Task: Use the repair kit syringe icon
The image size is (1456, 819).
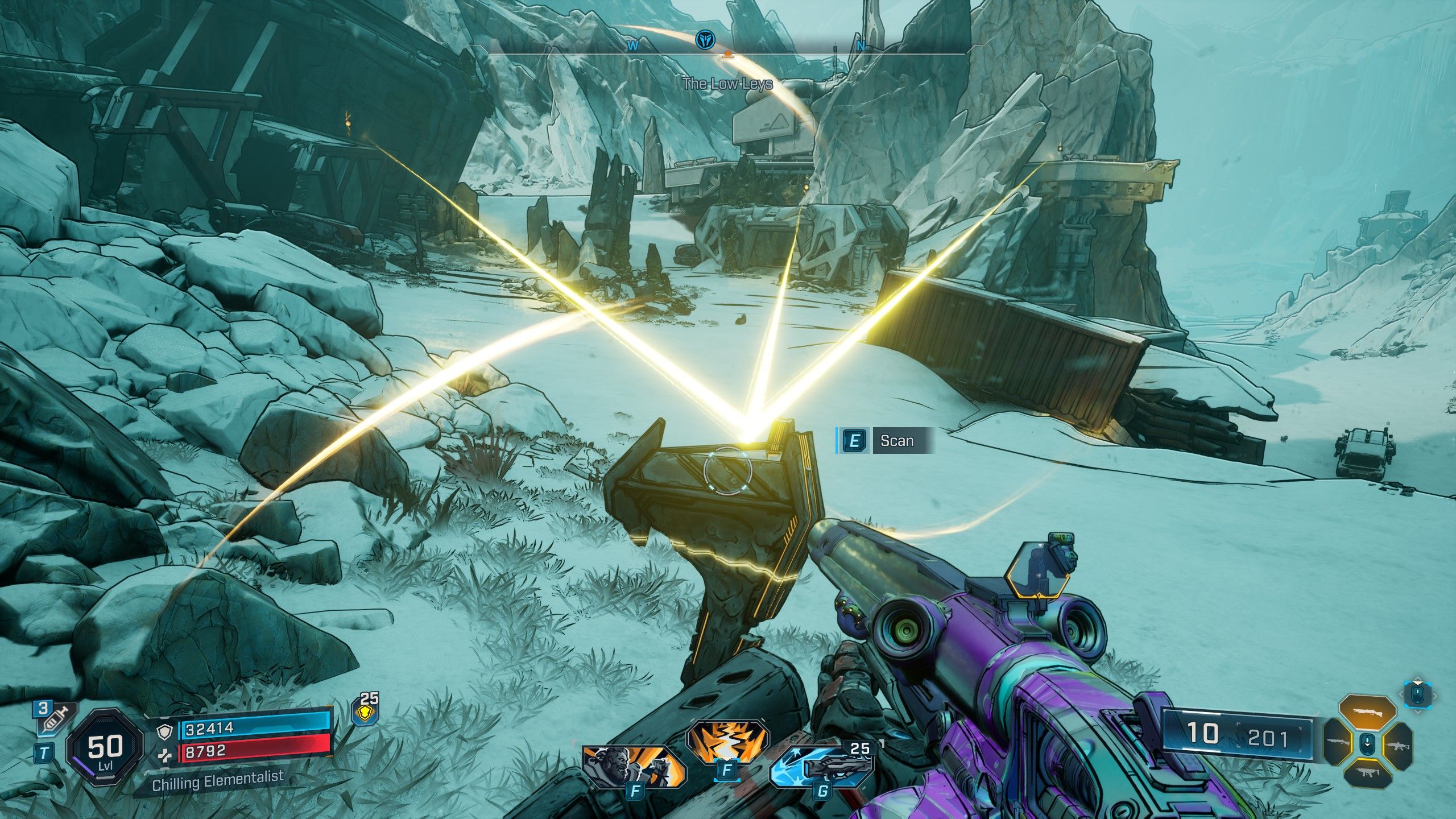Action: pyautogui.click(x=54, y=718)
